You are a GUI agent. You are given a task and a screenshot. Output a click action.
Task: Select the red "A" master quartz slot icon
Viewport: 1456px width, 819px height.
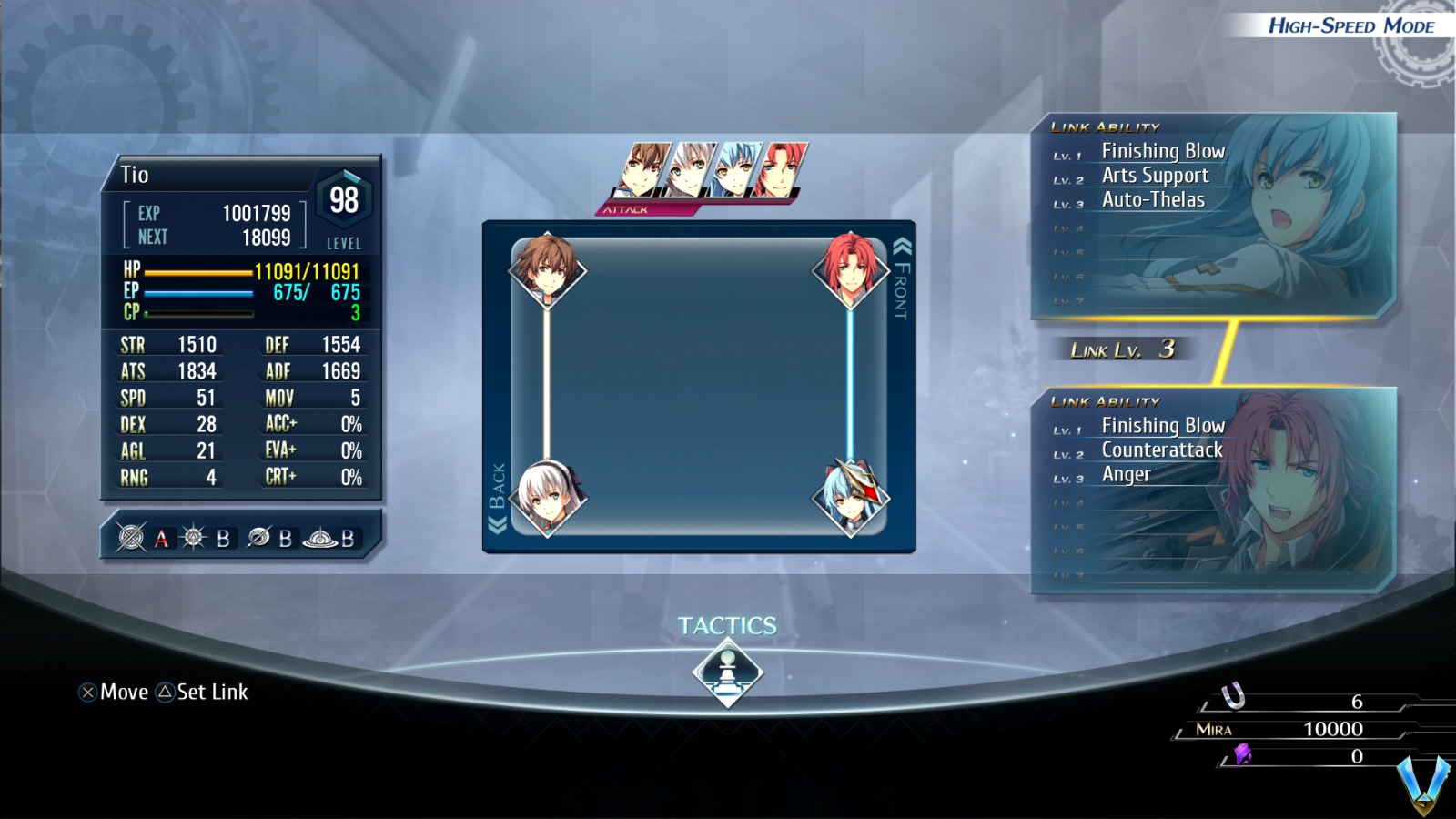pos(161,539)
